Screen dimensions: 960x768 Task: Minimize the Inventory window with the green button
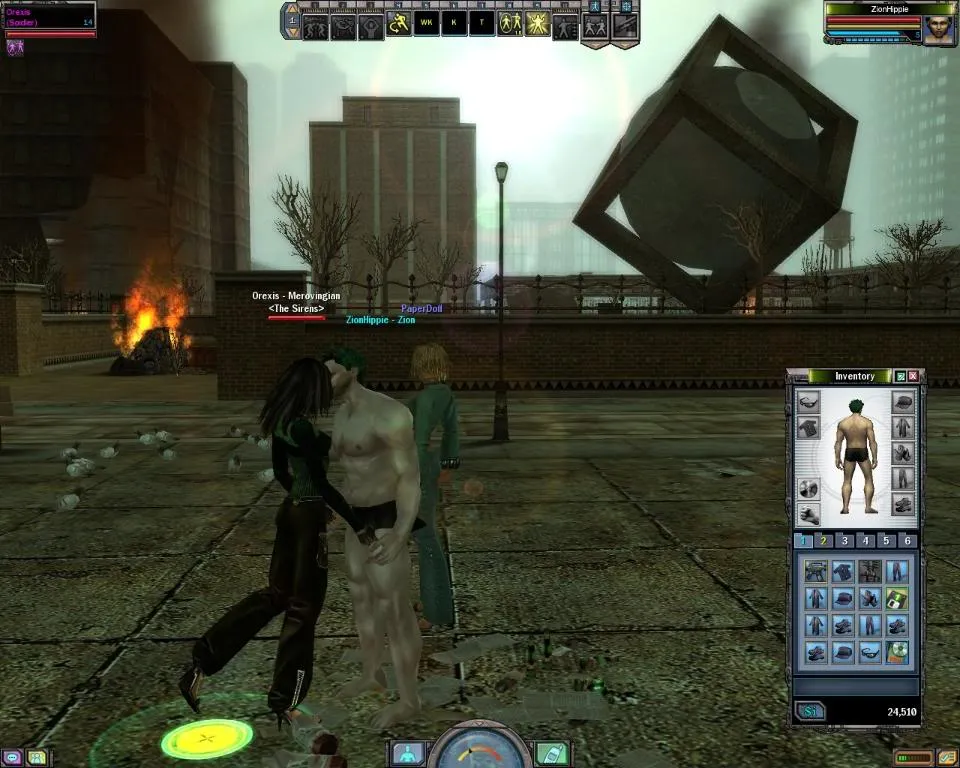pos(900,376)
